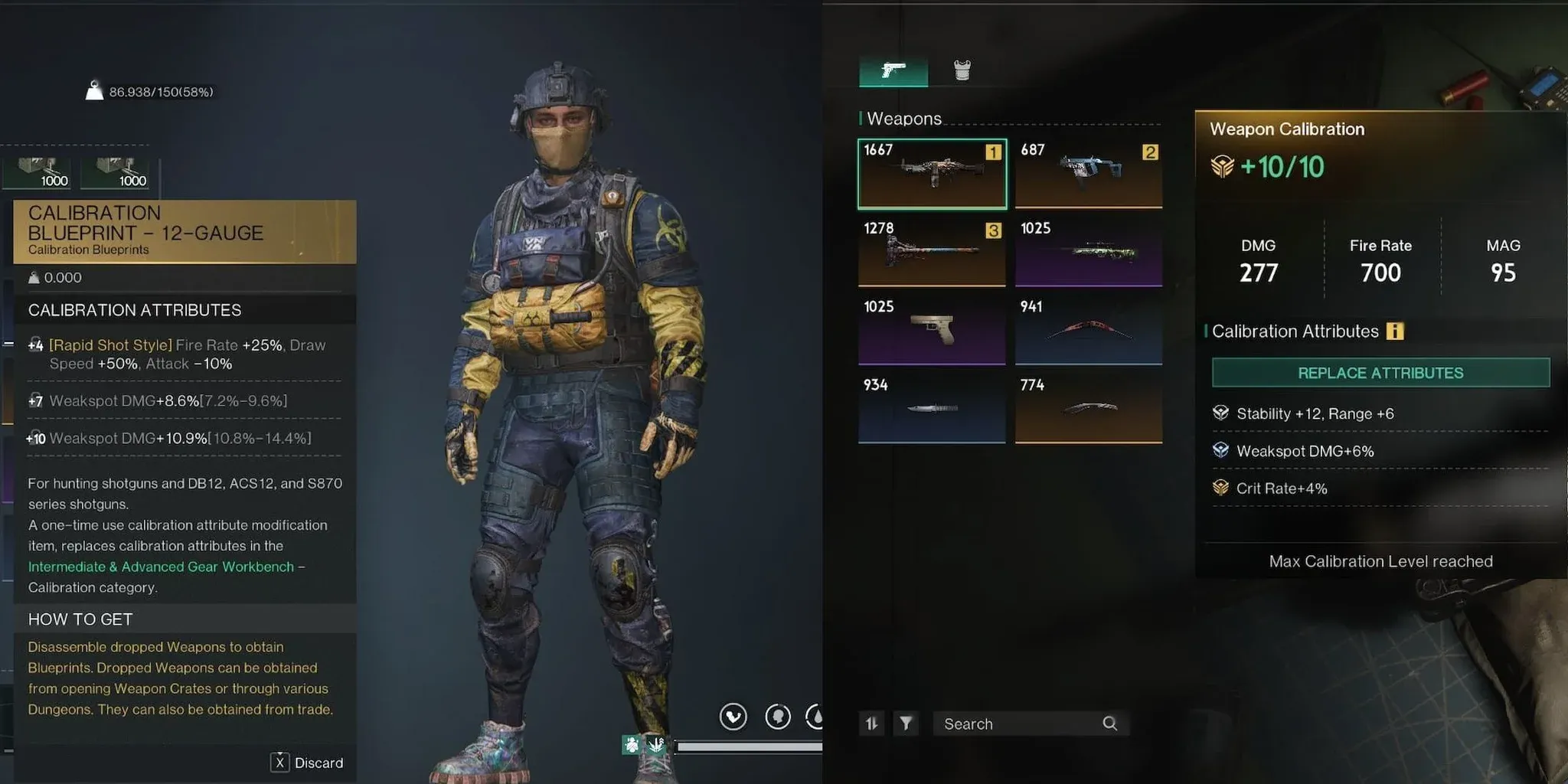1568x784 pixels.
Task: Expand the chevron-down circle button under the character
Action: 733,717
